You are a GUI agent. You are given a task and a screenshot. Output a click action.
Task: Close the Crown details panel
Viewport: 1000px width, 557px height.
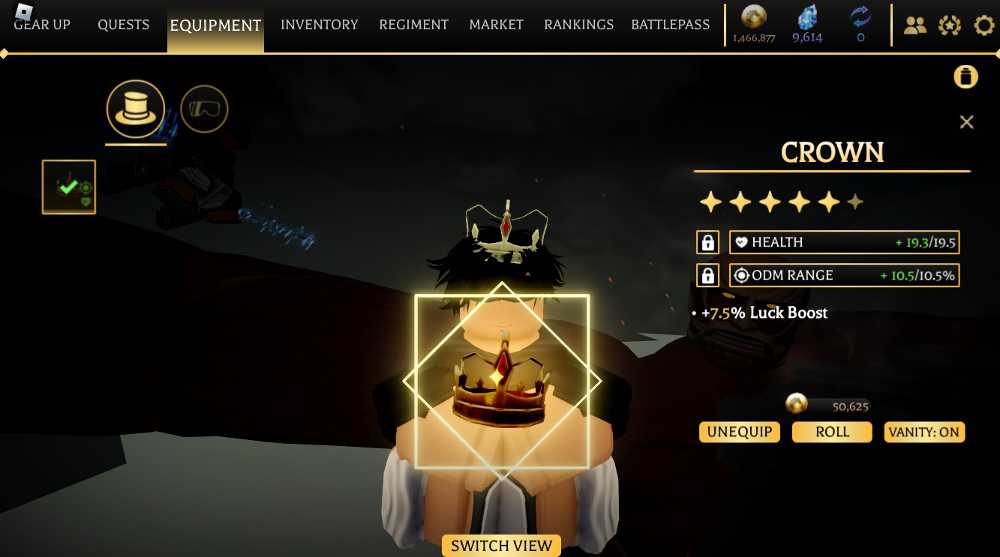[x=966, y=122]
